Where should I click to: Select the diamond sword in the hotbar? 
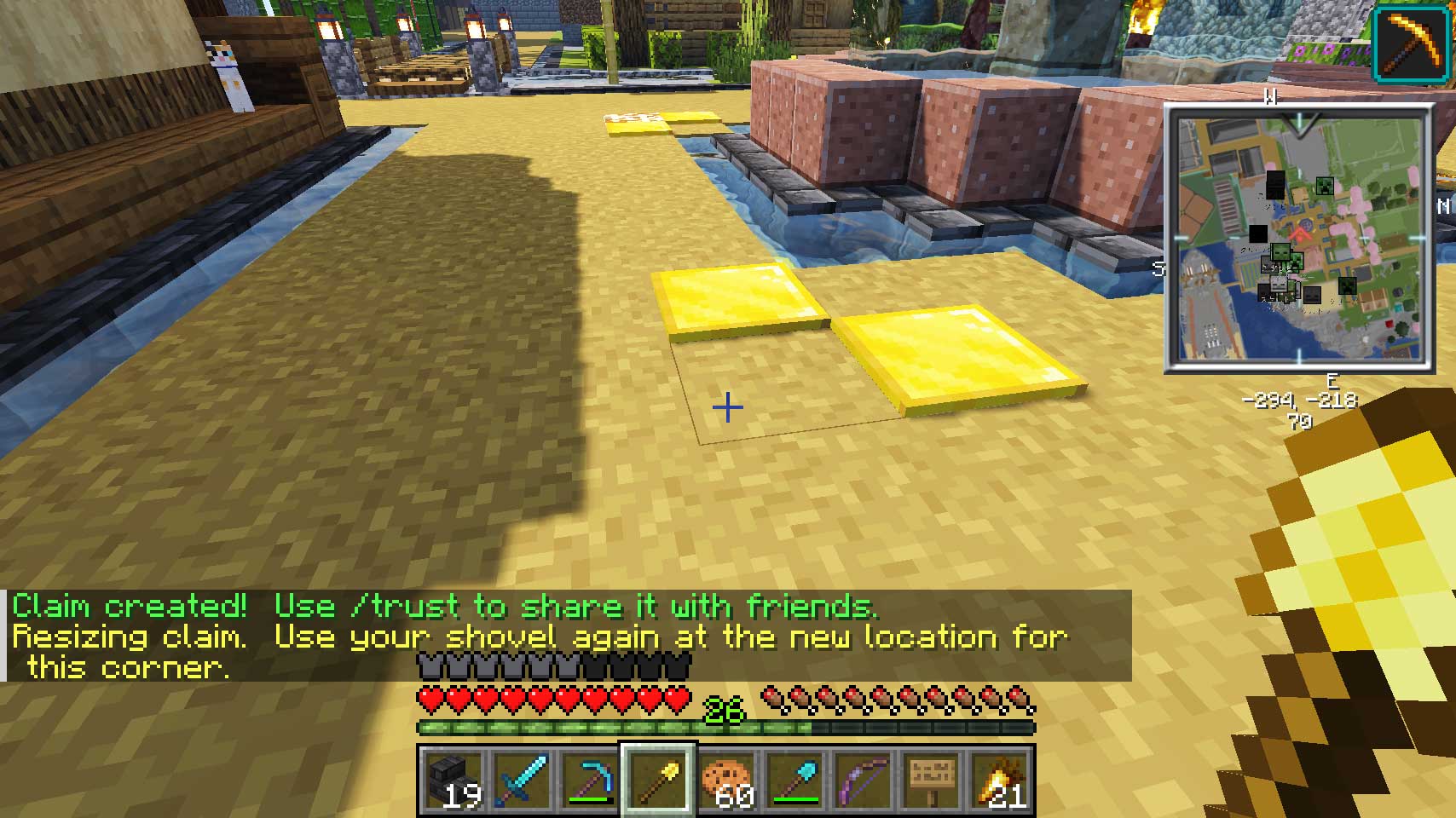[521, 781]
